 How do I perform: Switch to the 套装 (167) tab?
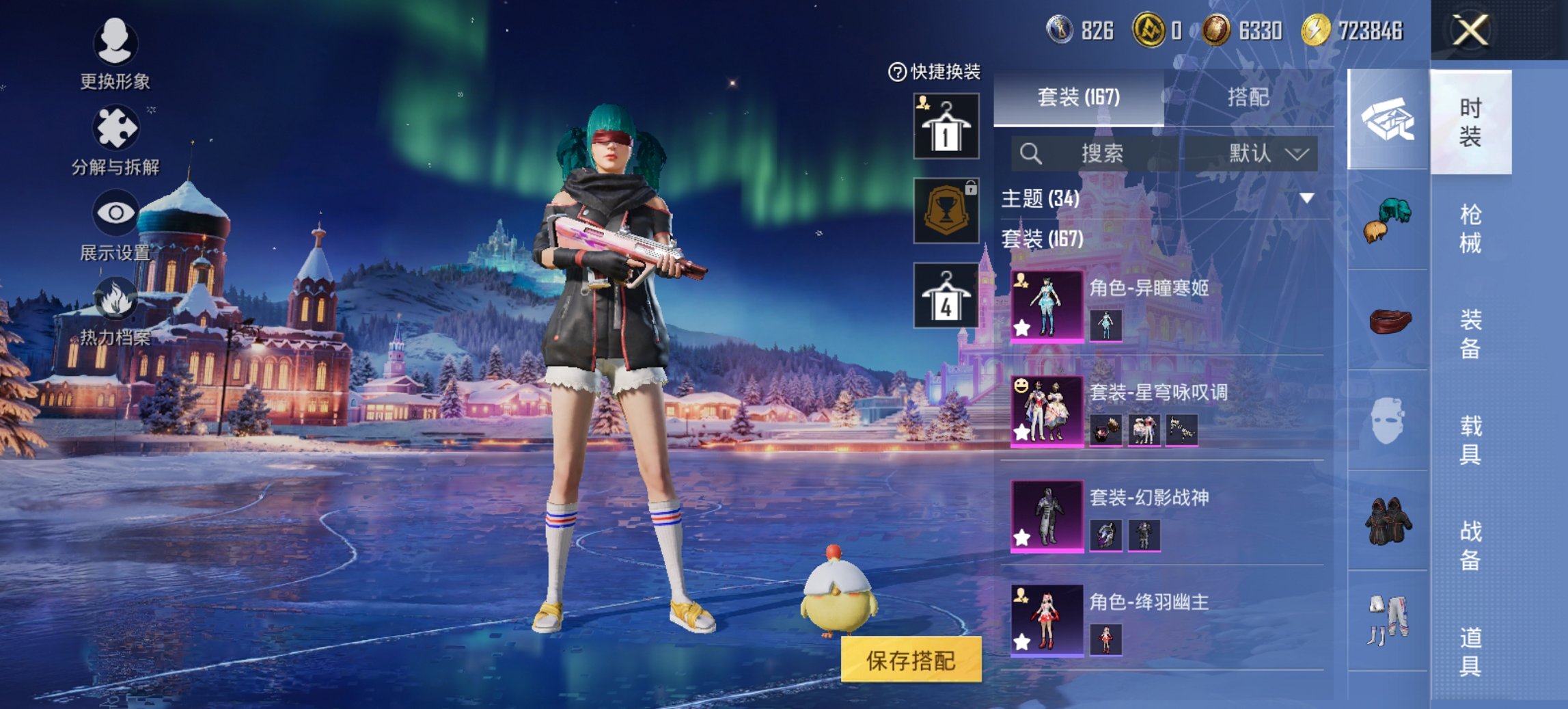pyautogui.click(x=1078, y=97)
